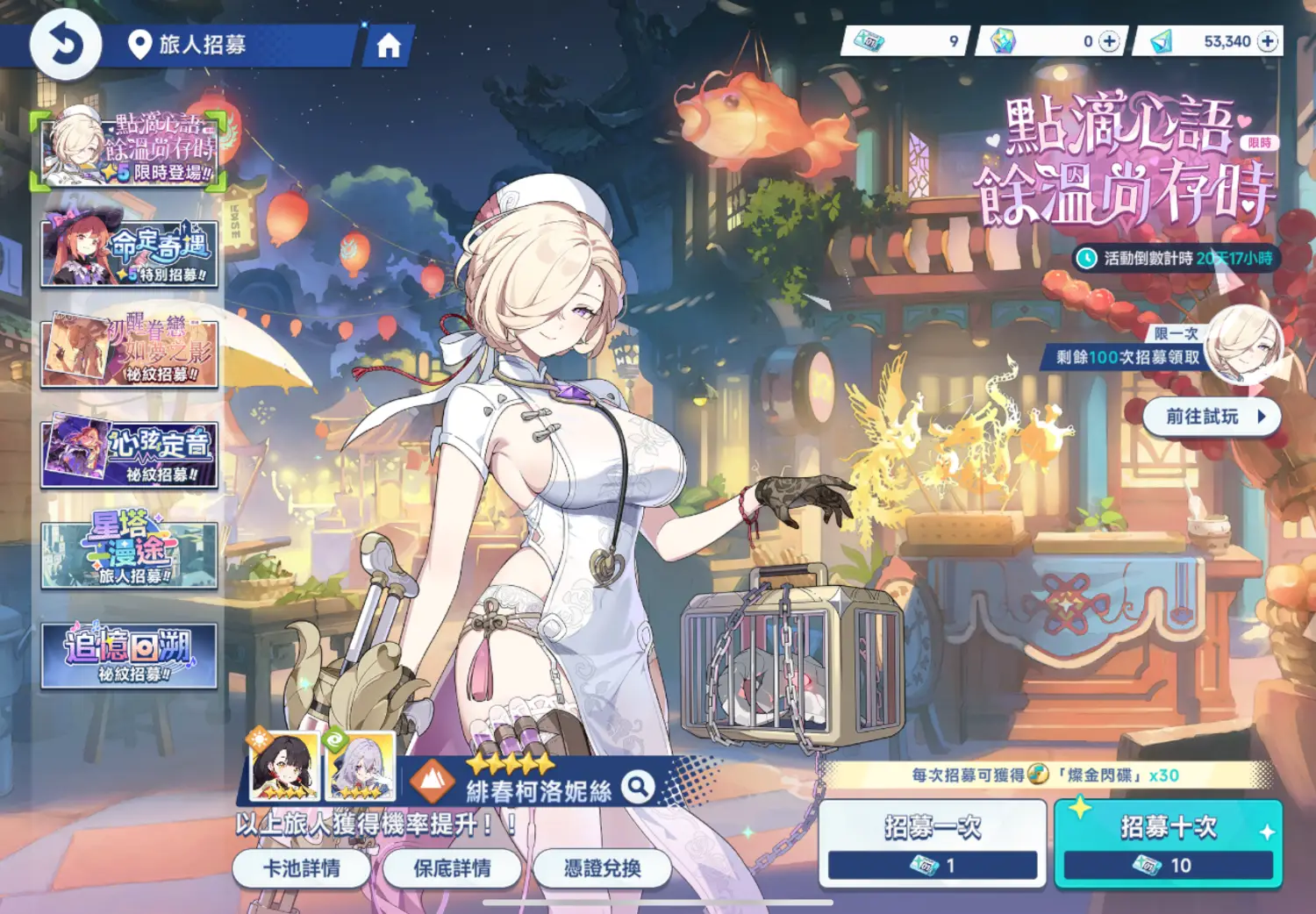Open 憑證兌換 voucher exchange

pos(602,868)
